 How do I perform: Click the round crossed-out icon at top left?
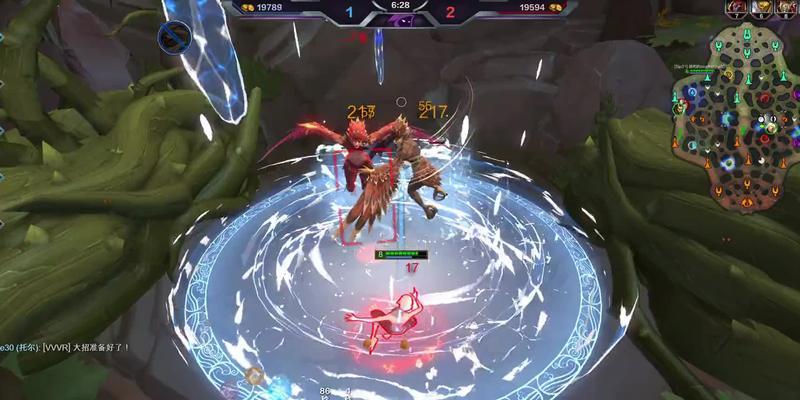(175, 36)
